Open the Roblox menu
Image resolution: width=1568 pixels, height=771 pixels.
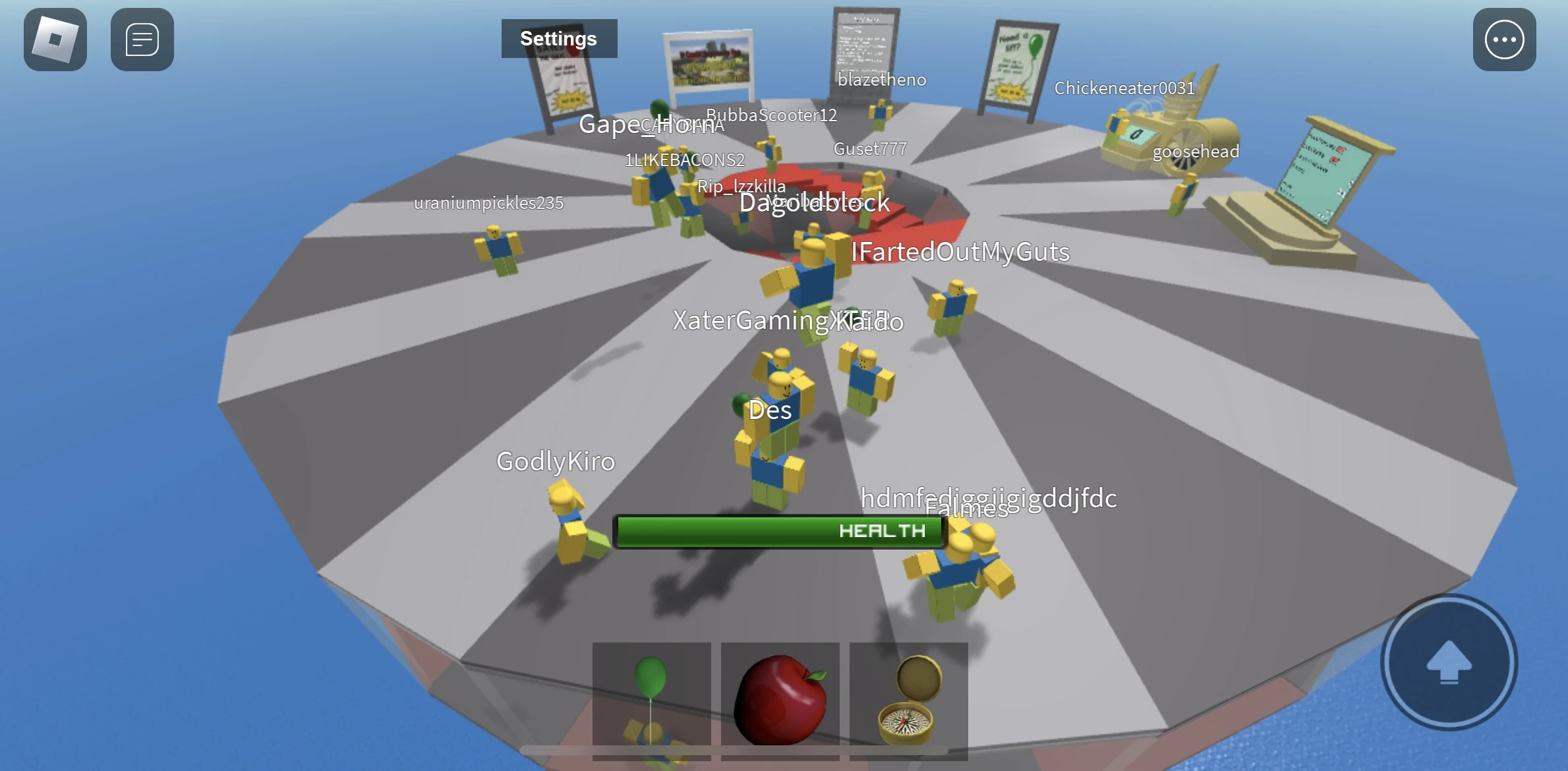click(55, 40)
